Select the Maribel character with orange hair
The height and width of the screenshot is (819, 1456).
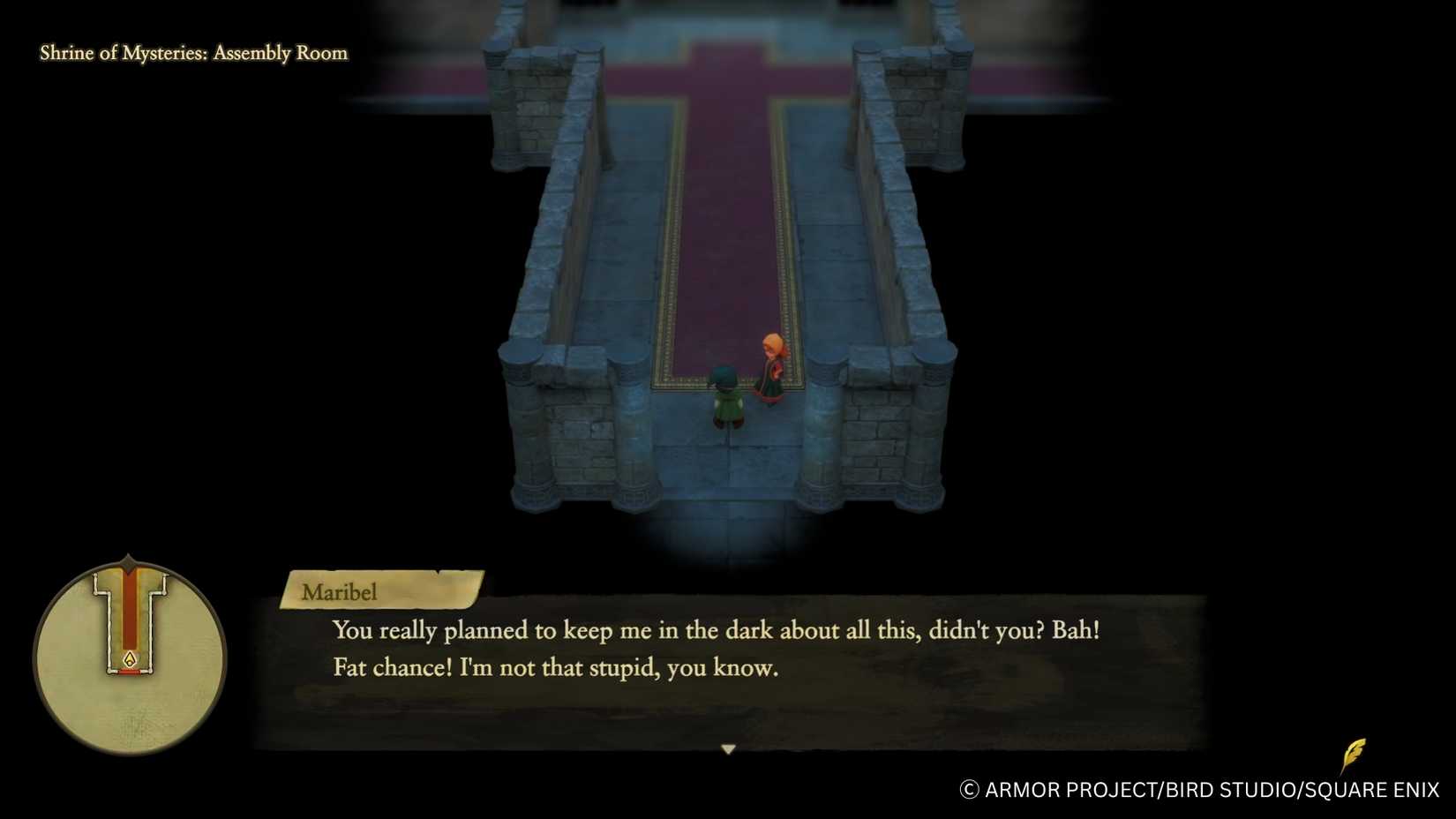click(770, 366)
